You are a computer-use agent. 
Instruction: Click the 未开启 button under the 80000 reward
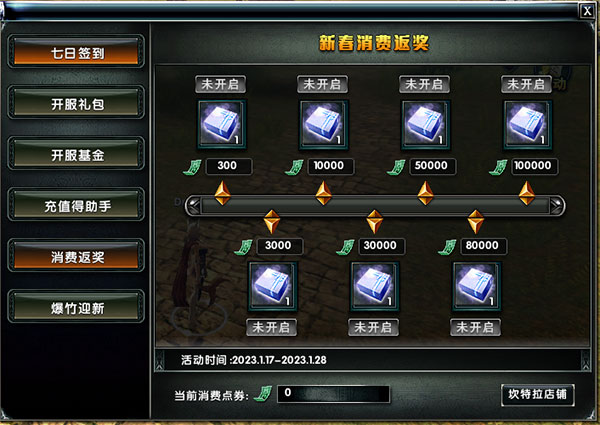[x=476, y=327]
